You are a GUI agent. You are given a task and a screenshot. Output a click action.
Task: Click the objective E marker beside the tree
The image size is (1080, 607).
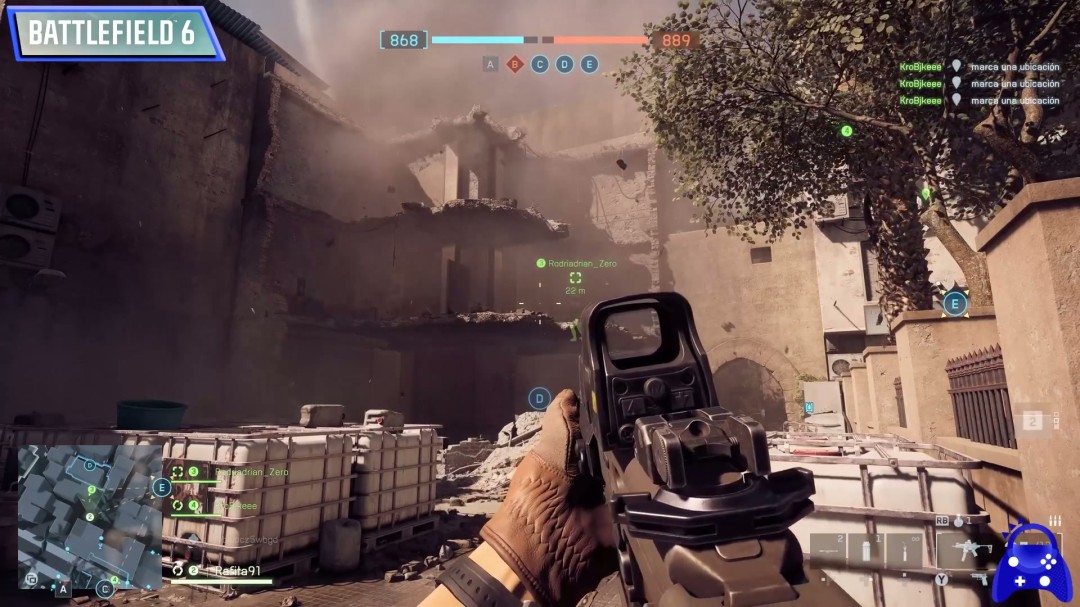tap(955, 303)
